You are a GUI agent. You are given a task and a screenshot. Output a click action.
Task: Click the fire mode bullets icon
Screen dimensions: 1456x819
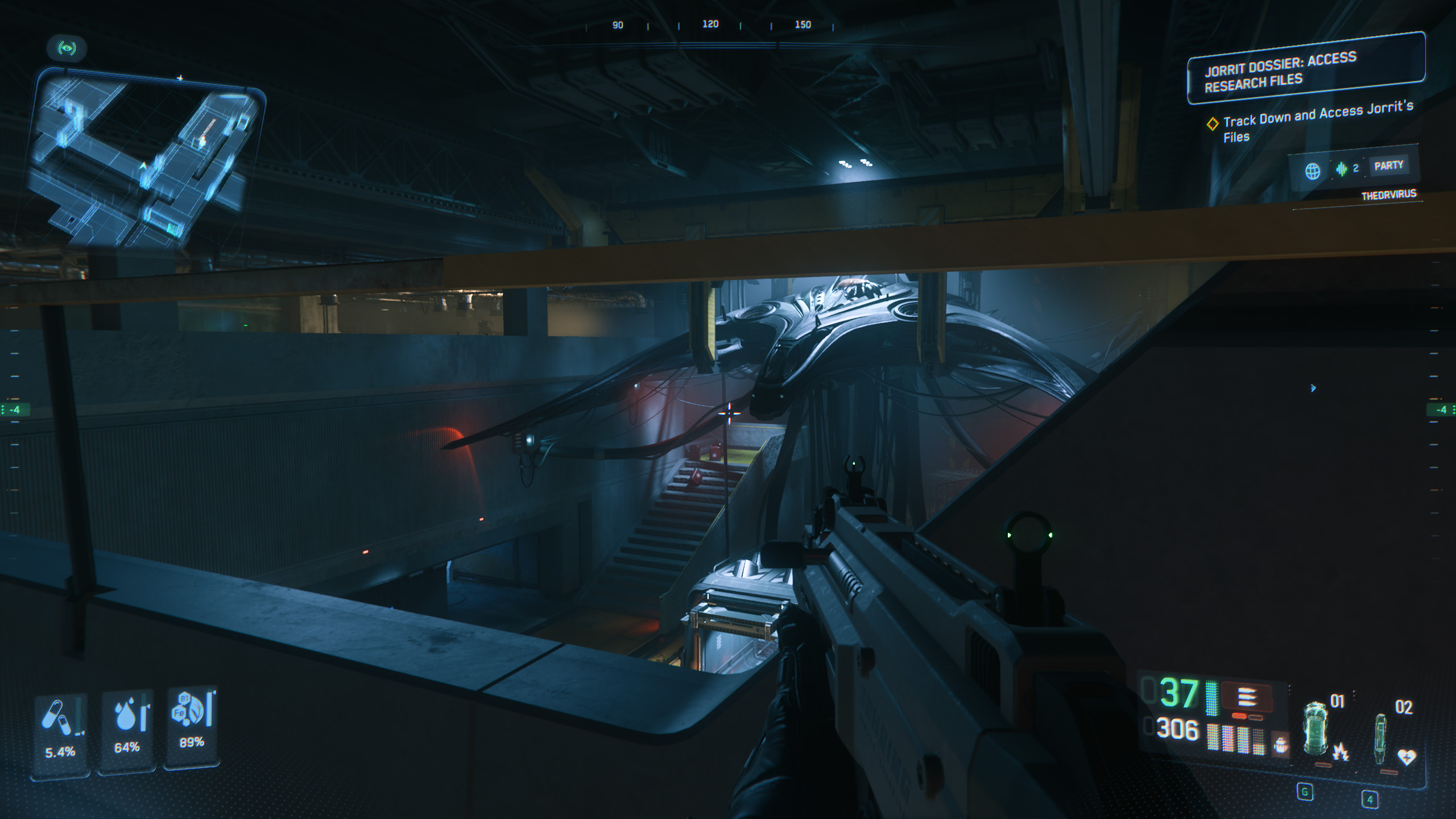point(1247,697)
